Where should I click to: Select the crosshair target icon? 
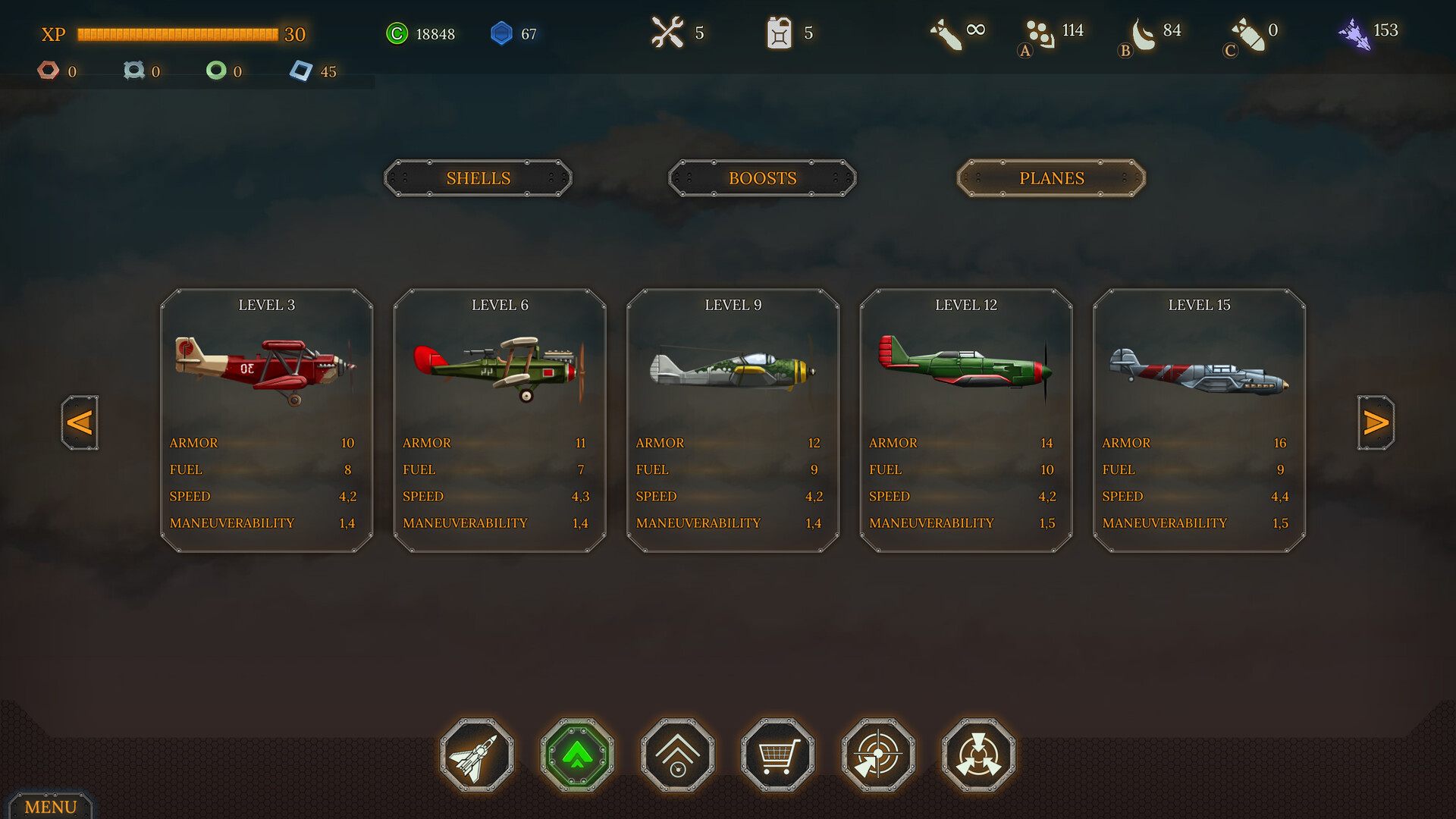878,755
